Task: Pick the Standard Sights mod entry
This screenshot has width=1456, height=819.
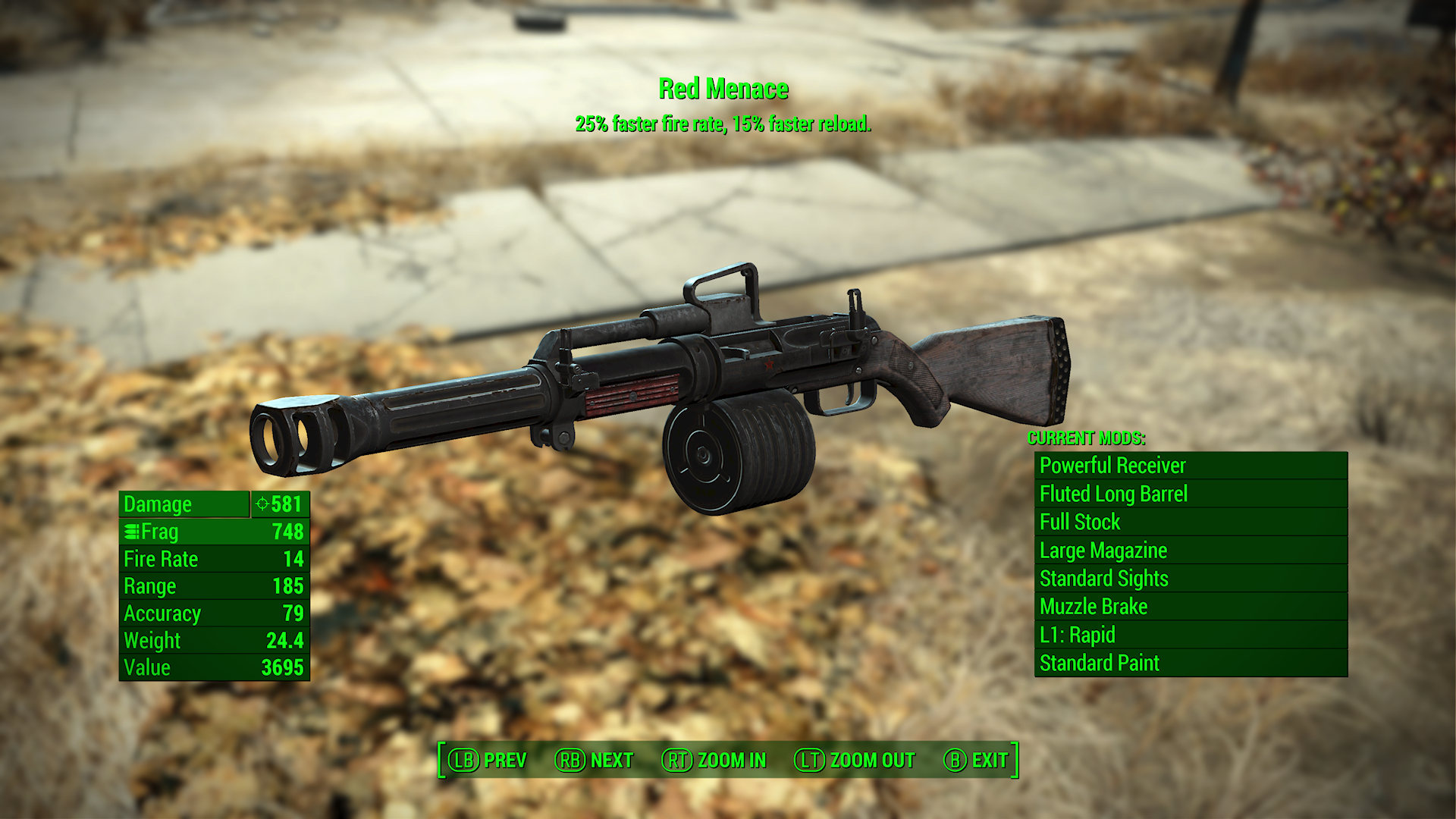Action: click(1191, 579)
